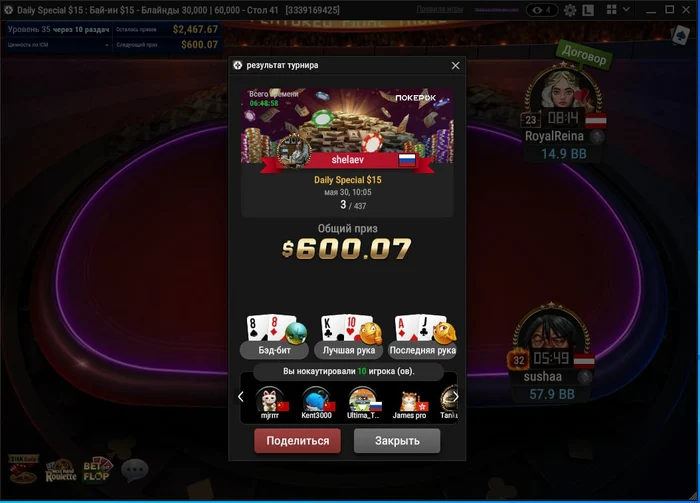The height and width of the screenshot is (503, 700).
Task: Select the Ultima_T... player avatar
Action: pos(364,400)
